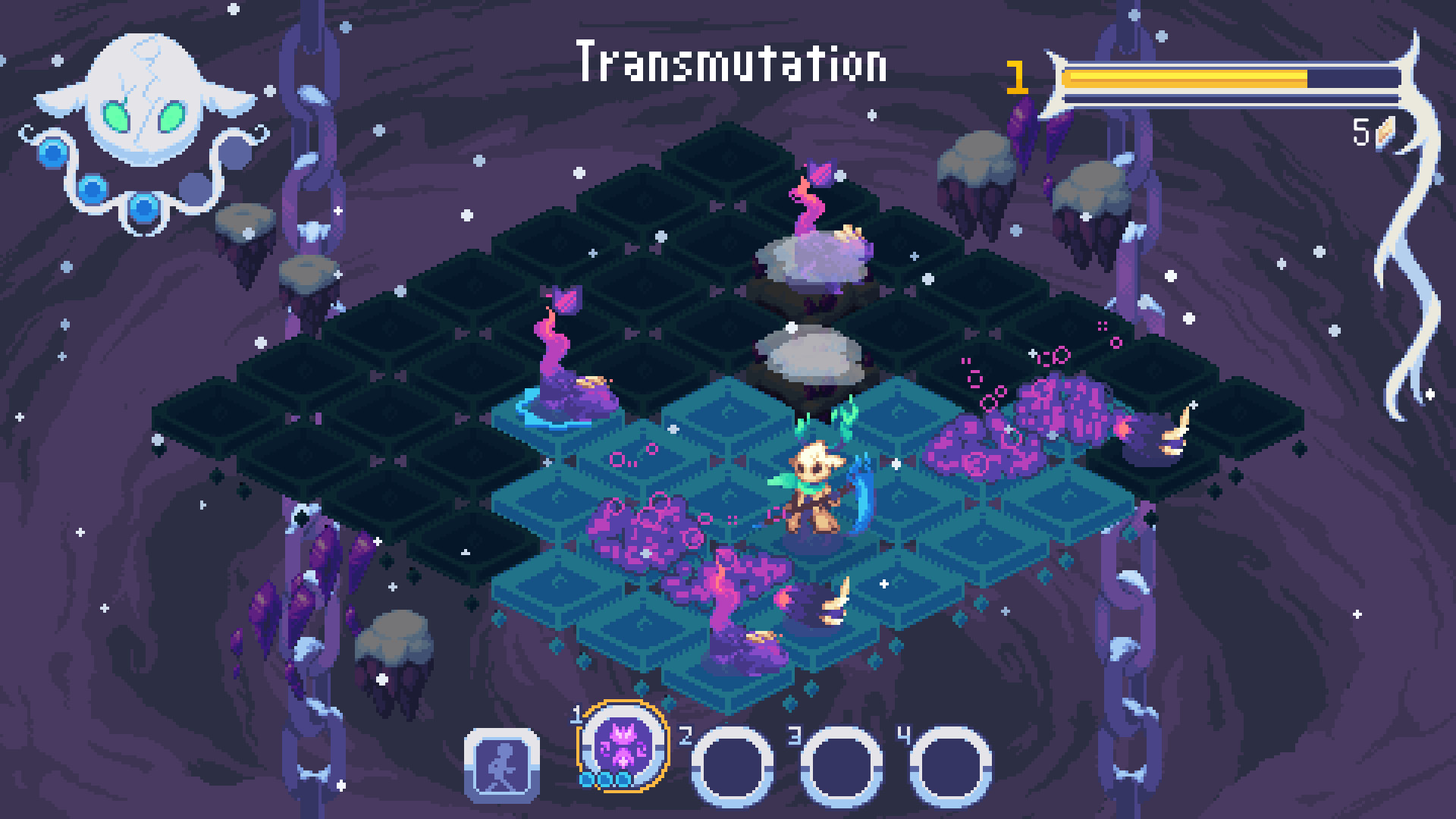The width and height of the screenshot is (1456, 819).
Task: Click the Transmutation title text
Action: (732, 64)
